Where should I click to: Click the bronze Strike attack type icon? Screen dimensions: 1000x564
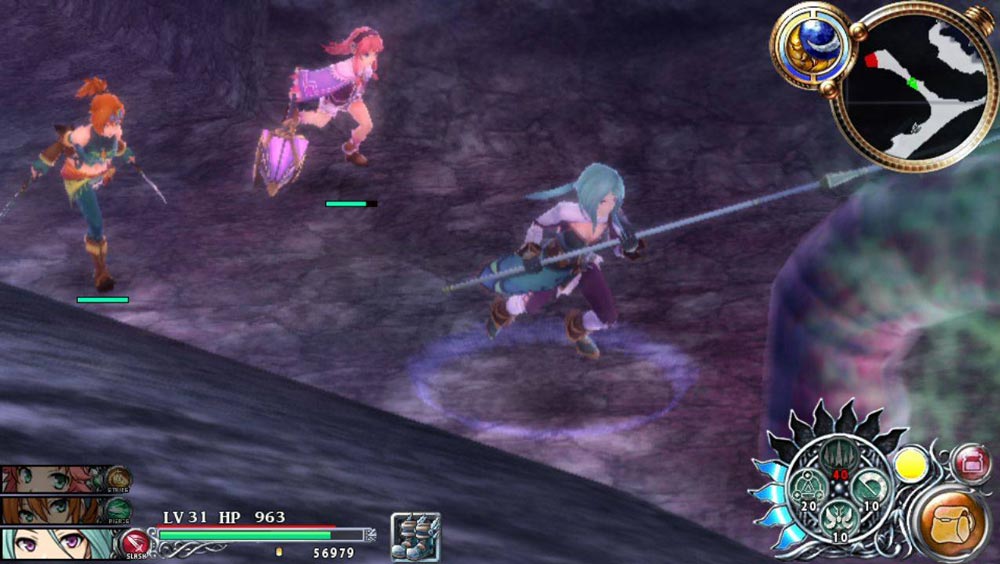[119, 479]
